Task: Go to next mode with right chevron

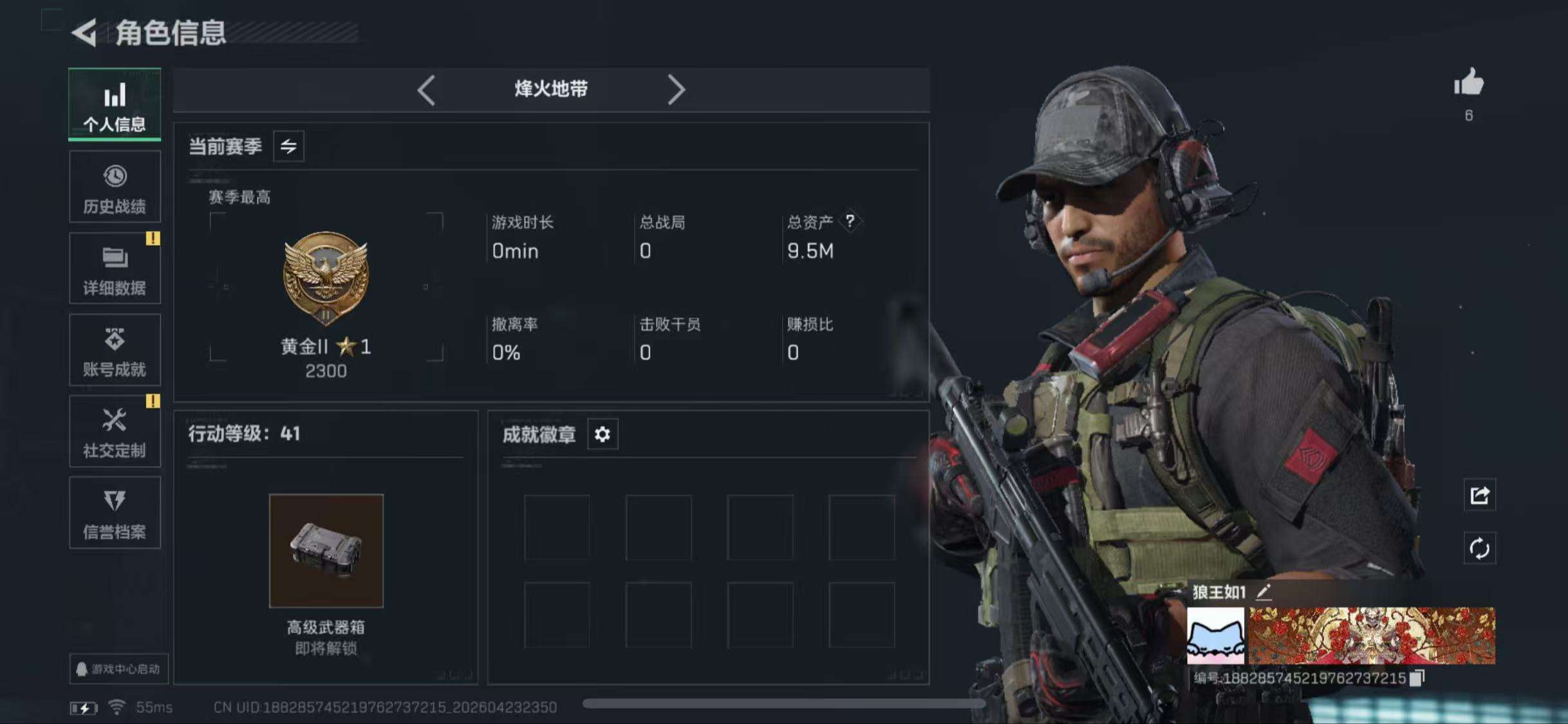Action: [677, 89]
